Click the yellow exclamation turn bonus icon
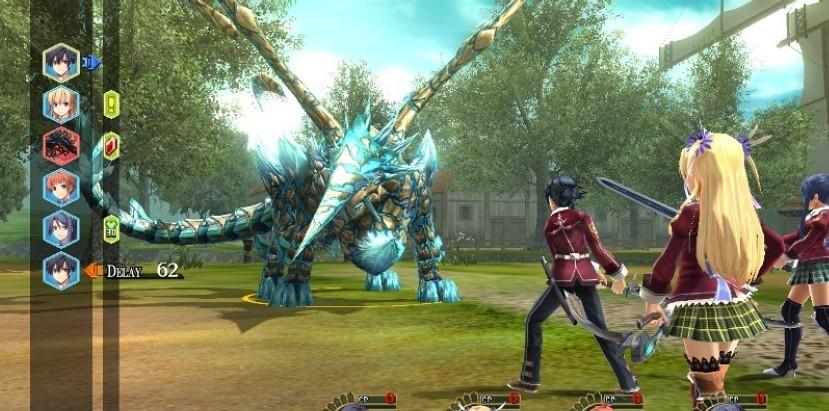This screenshot has height=411, width=829. coord(111,104)
